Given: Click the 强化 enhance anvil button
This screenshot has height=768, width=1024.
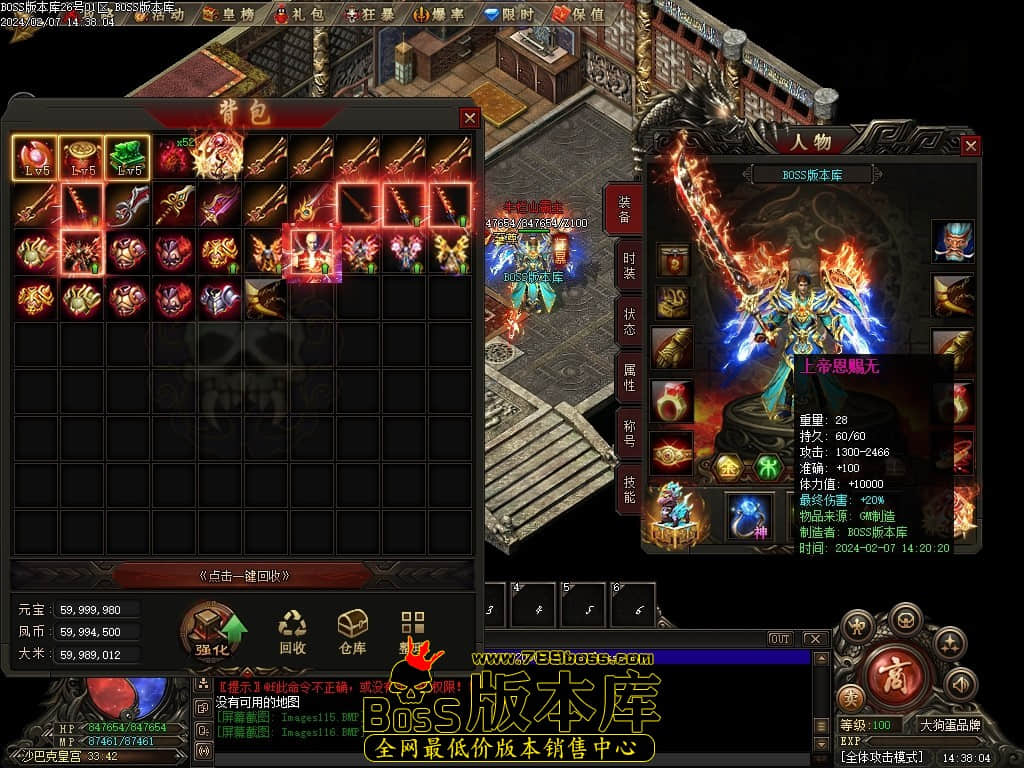Looking at the screenshot, I should click(x=214, y=633).
